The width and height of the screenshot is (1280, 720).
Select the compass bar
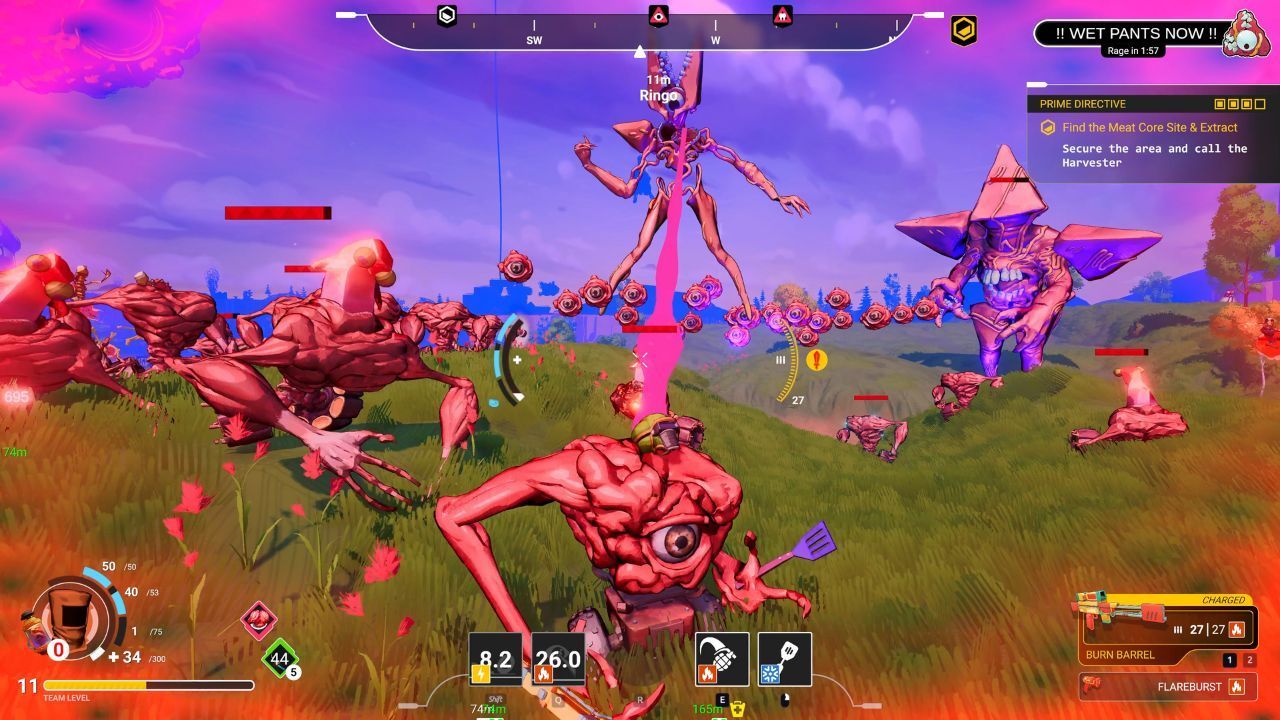pyautogui.click(x=640, y=32)
